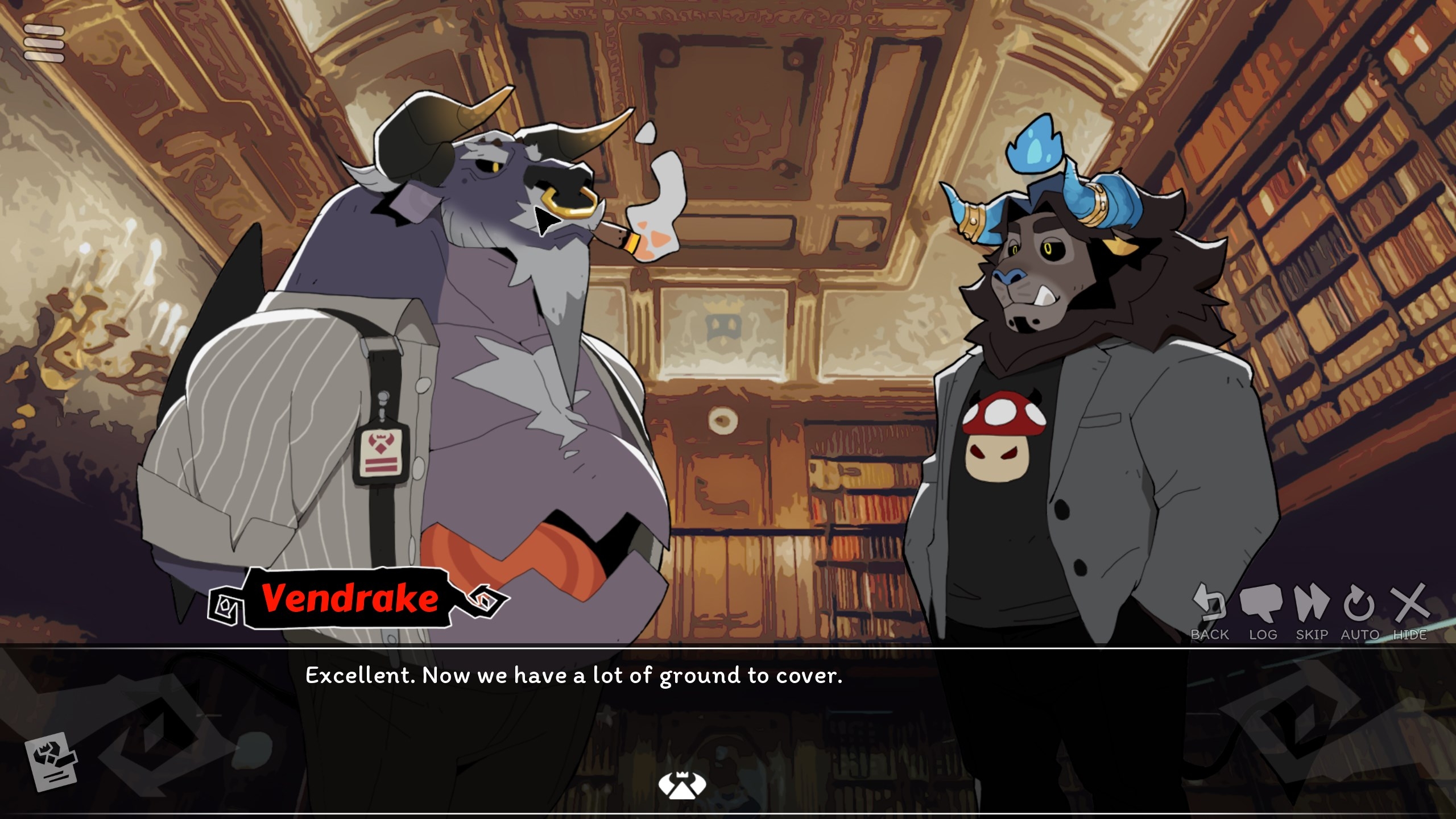
Task: Hide the dialogue interface with HIDE
Action: point(1409,611)
